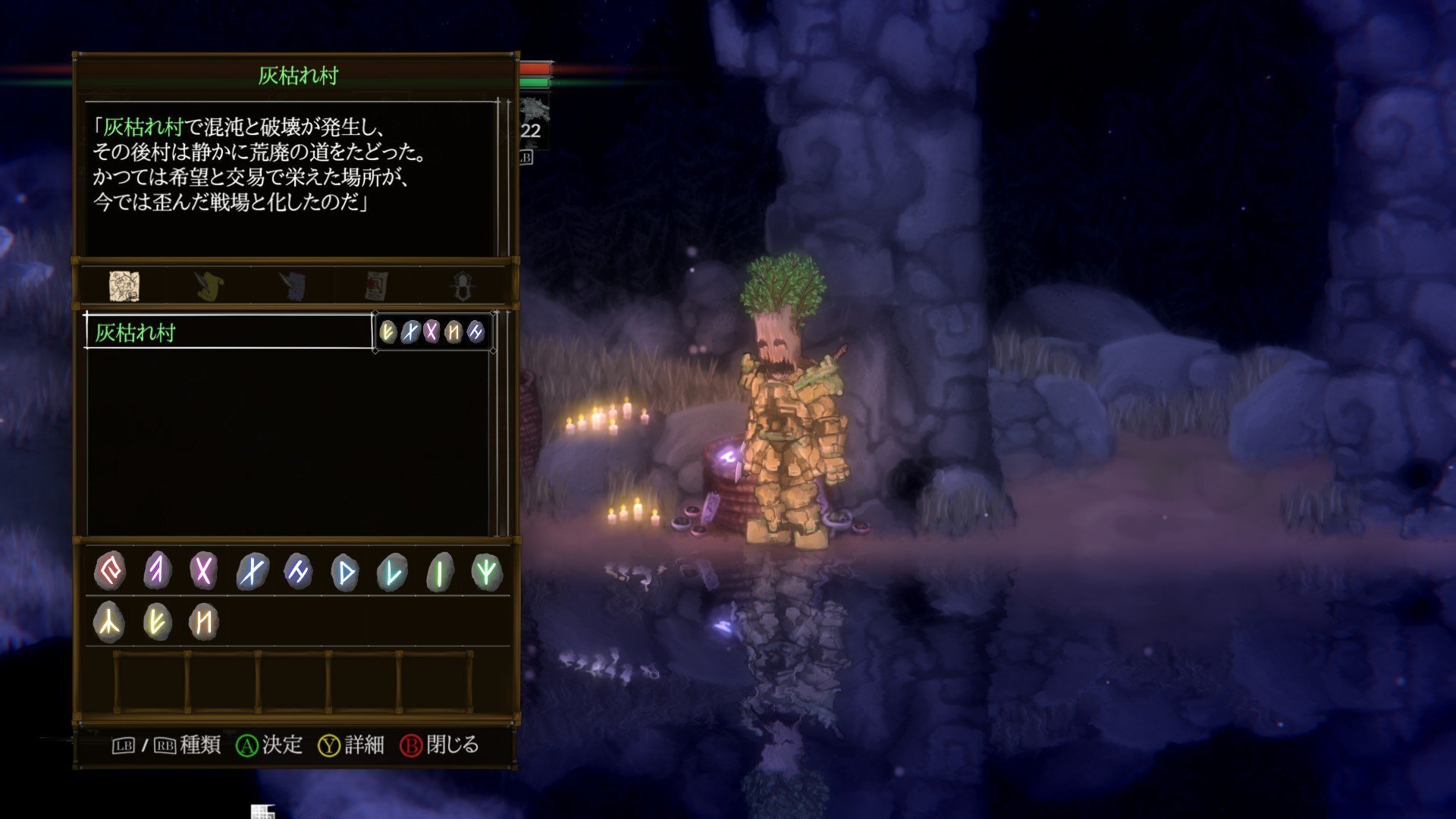Viewport: 1456px width, 819px height.
Task: Open the yellow scroll with quill tab
Action: point(208,286)
